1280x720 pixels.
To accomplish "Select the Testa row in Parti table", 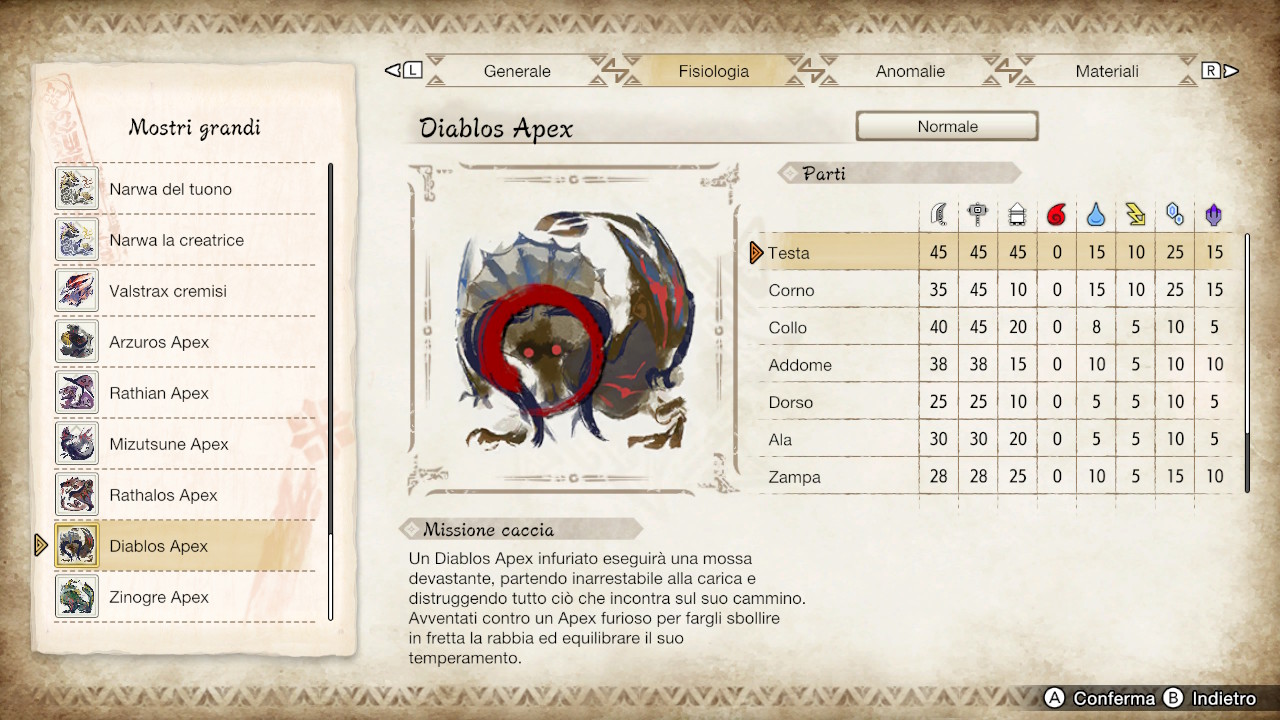I will click(x=830, y=253).
